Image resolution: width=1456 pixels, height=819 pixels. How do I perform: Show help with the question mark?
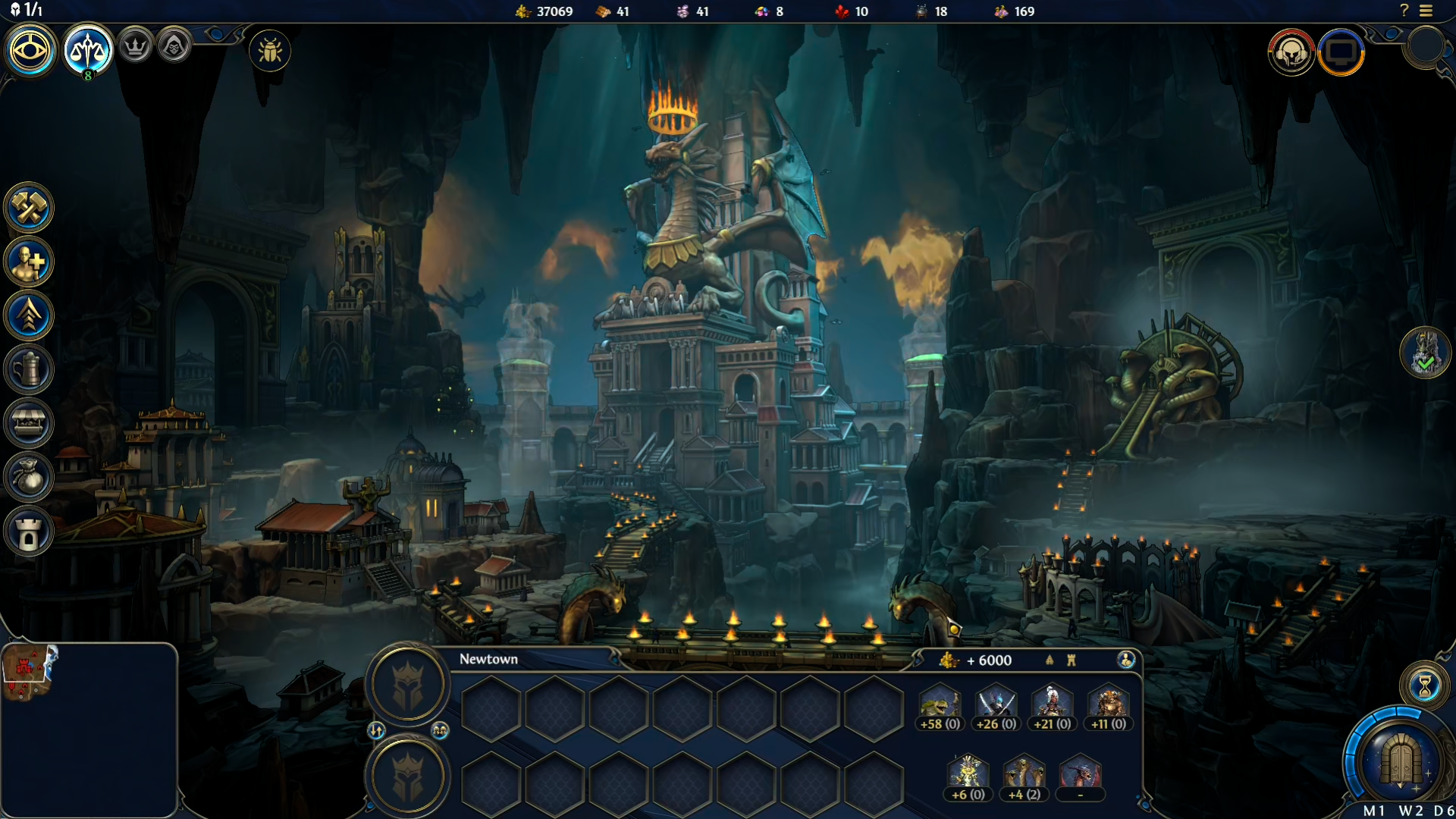click(1404, 11)
